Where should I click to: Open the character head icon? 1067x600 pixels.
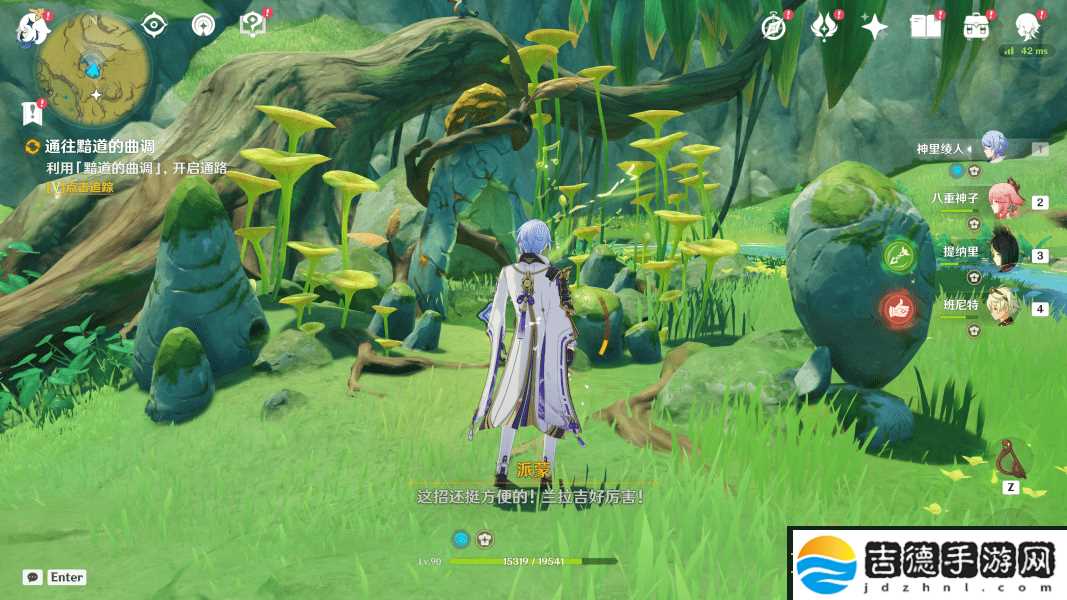(x=1027, y=27)
